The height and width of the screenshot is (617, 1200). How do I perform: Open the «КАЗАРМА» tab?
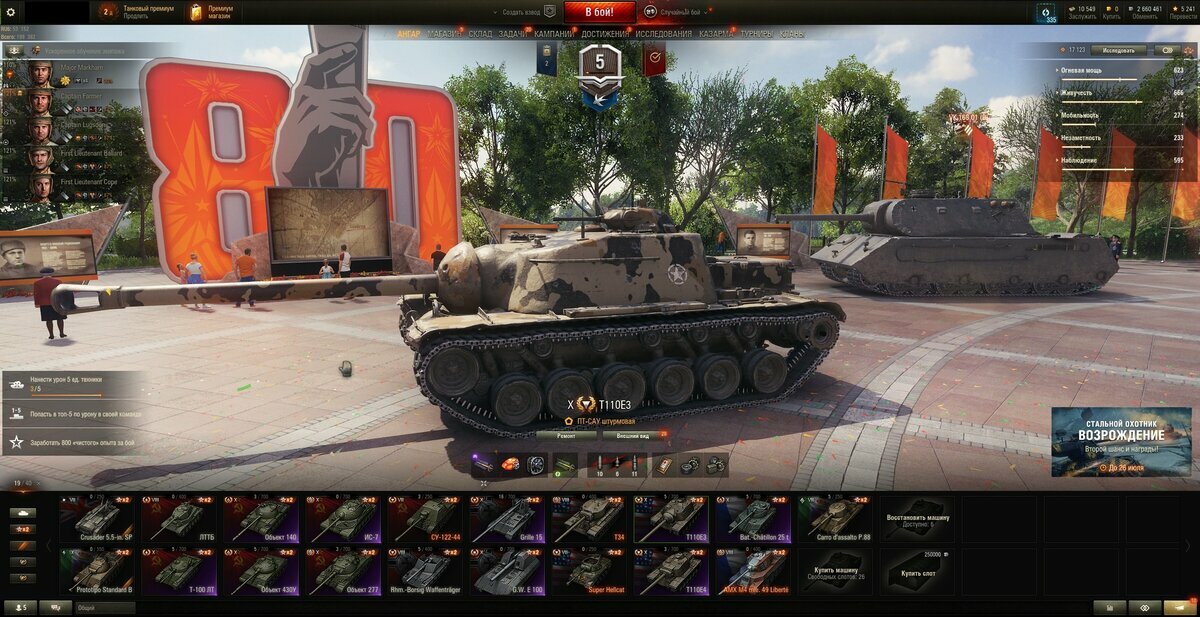coord(716,34)
